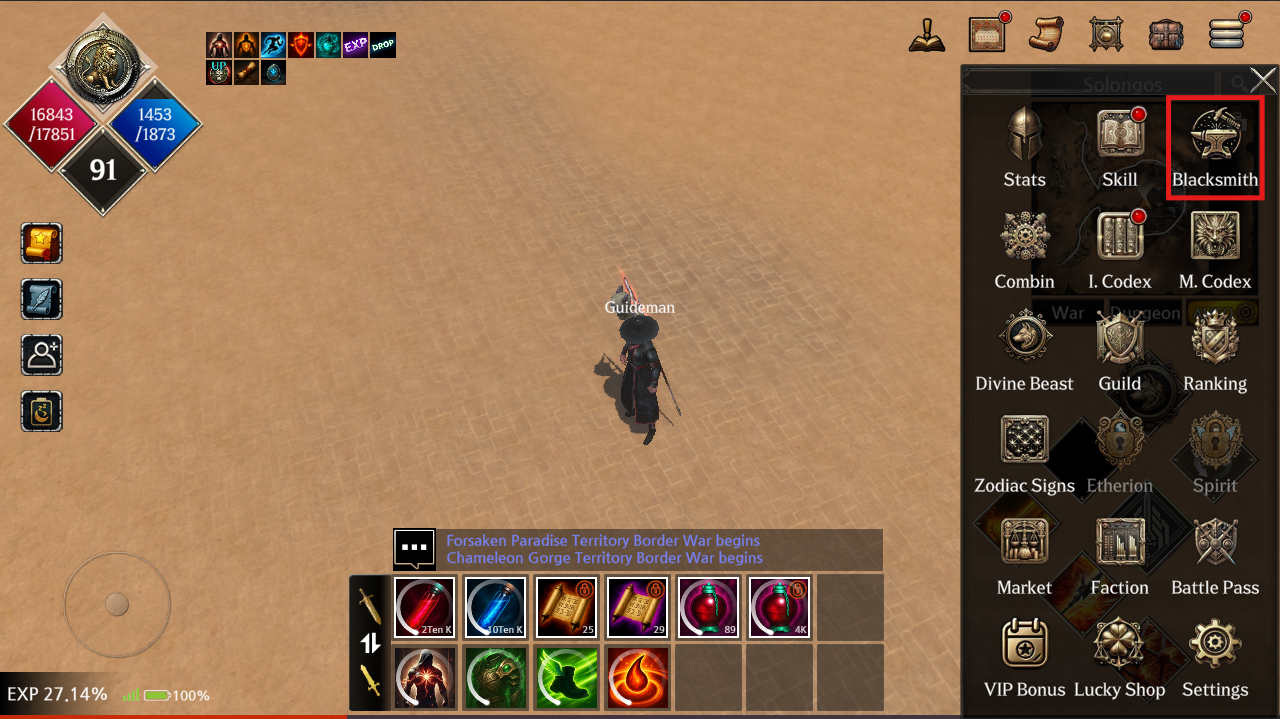Open the M. Codex menu
The width and height of the screenshot is (1280, 719).
point(1214,248)
